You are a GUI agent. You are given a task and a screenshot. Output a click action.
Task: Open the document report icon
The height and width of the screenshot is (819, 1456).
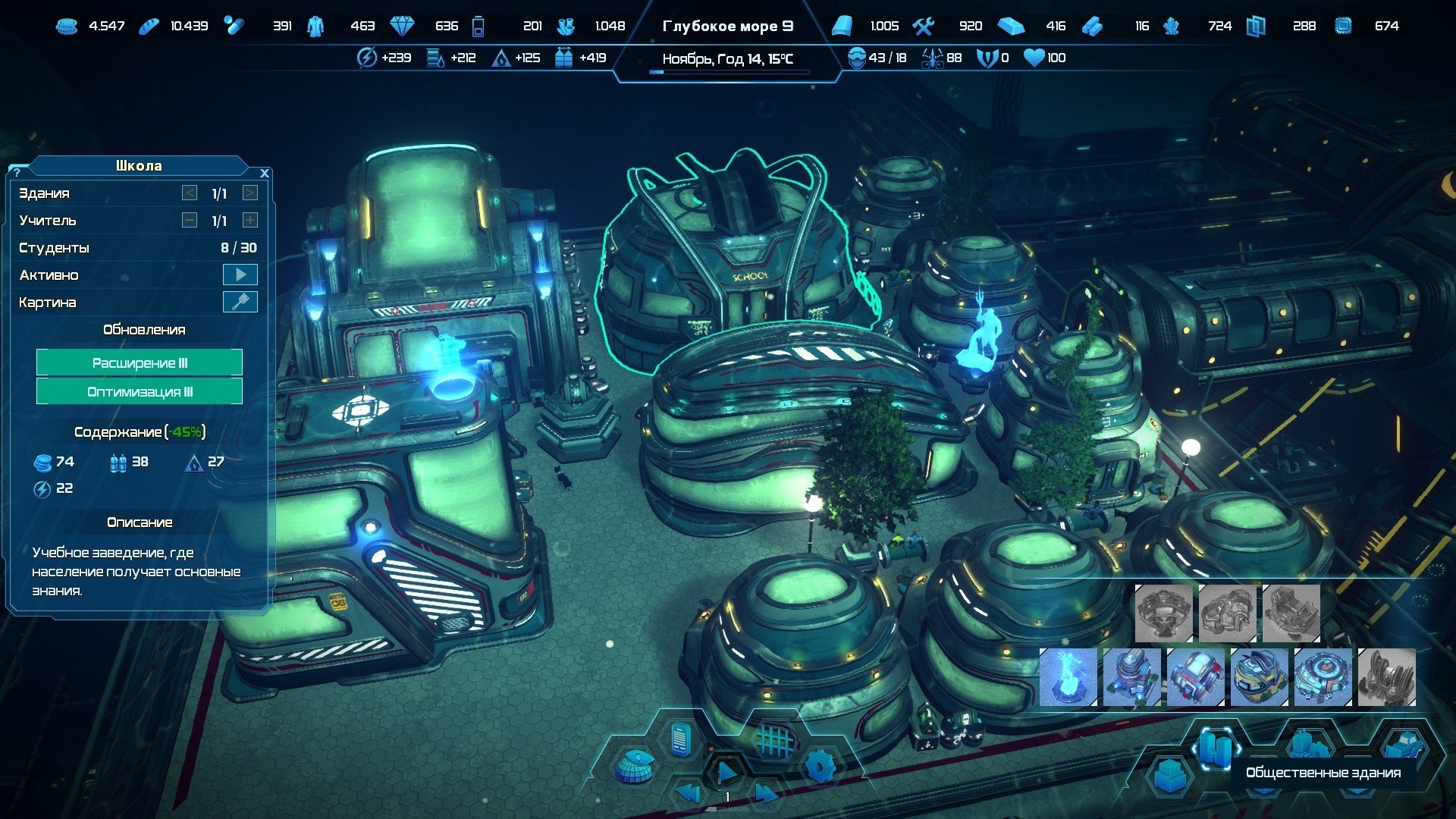[681, 739]
